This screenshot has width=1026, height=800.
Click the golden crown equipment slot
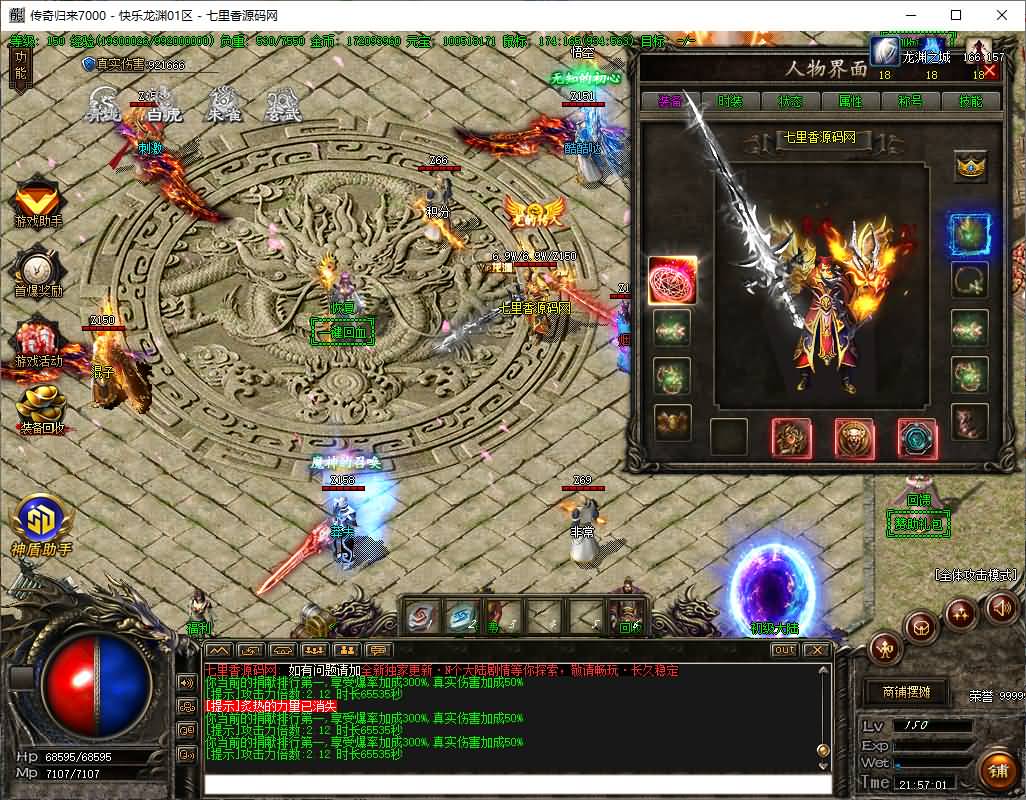point(969,167)
